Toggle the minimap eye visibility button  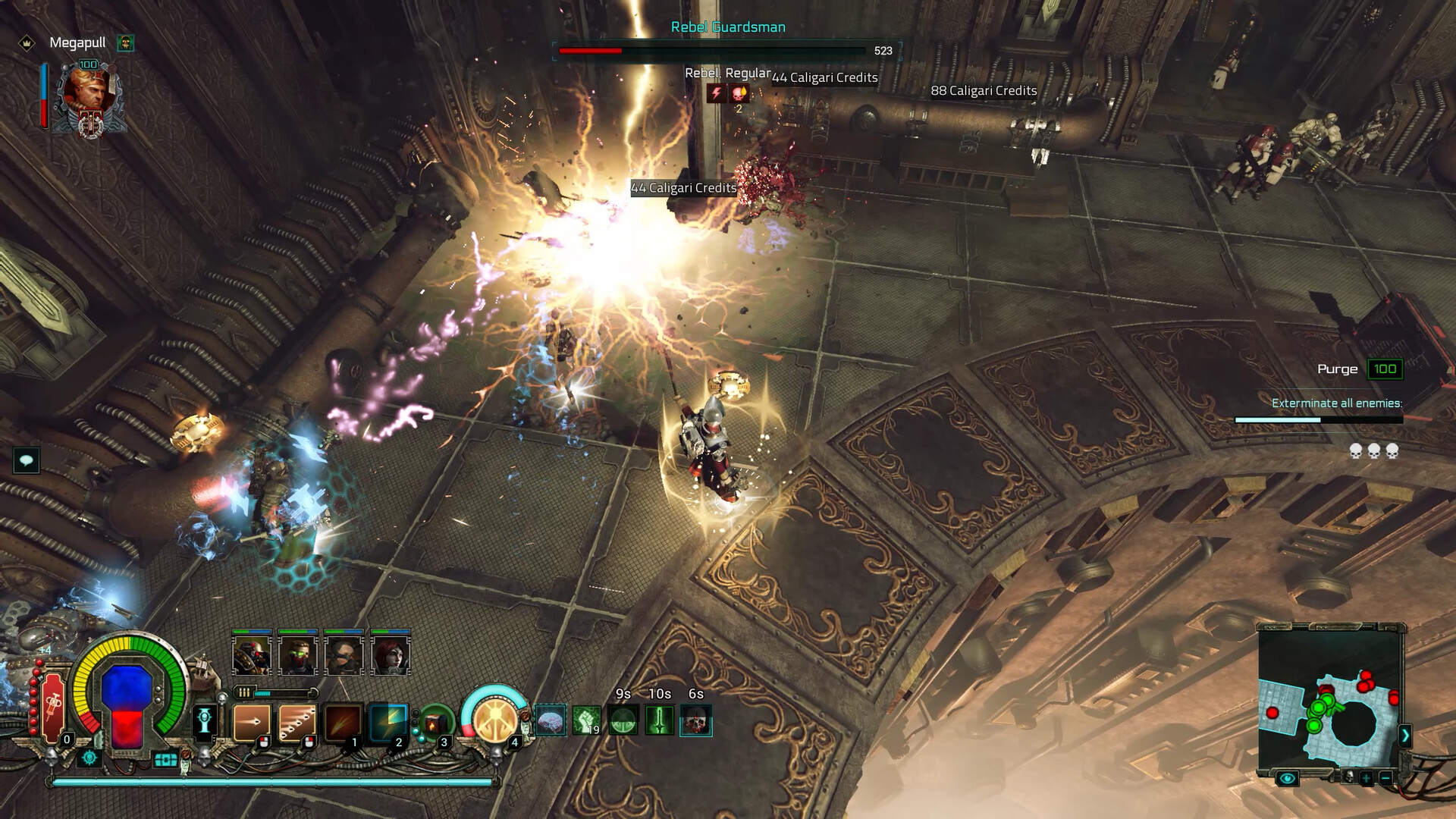(x=1287, y=778)
